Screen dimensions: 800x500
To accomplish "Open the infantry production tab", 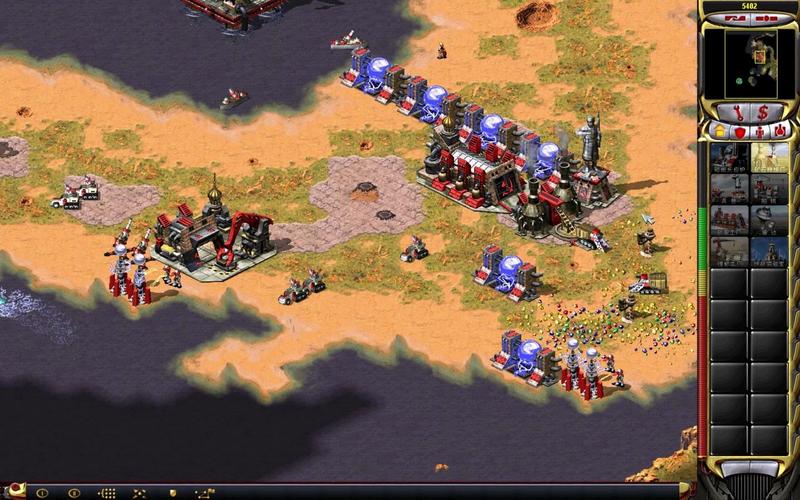I will (760, 131).
